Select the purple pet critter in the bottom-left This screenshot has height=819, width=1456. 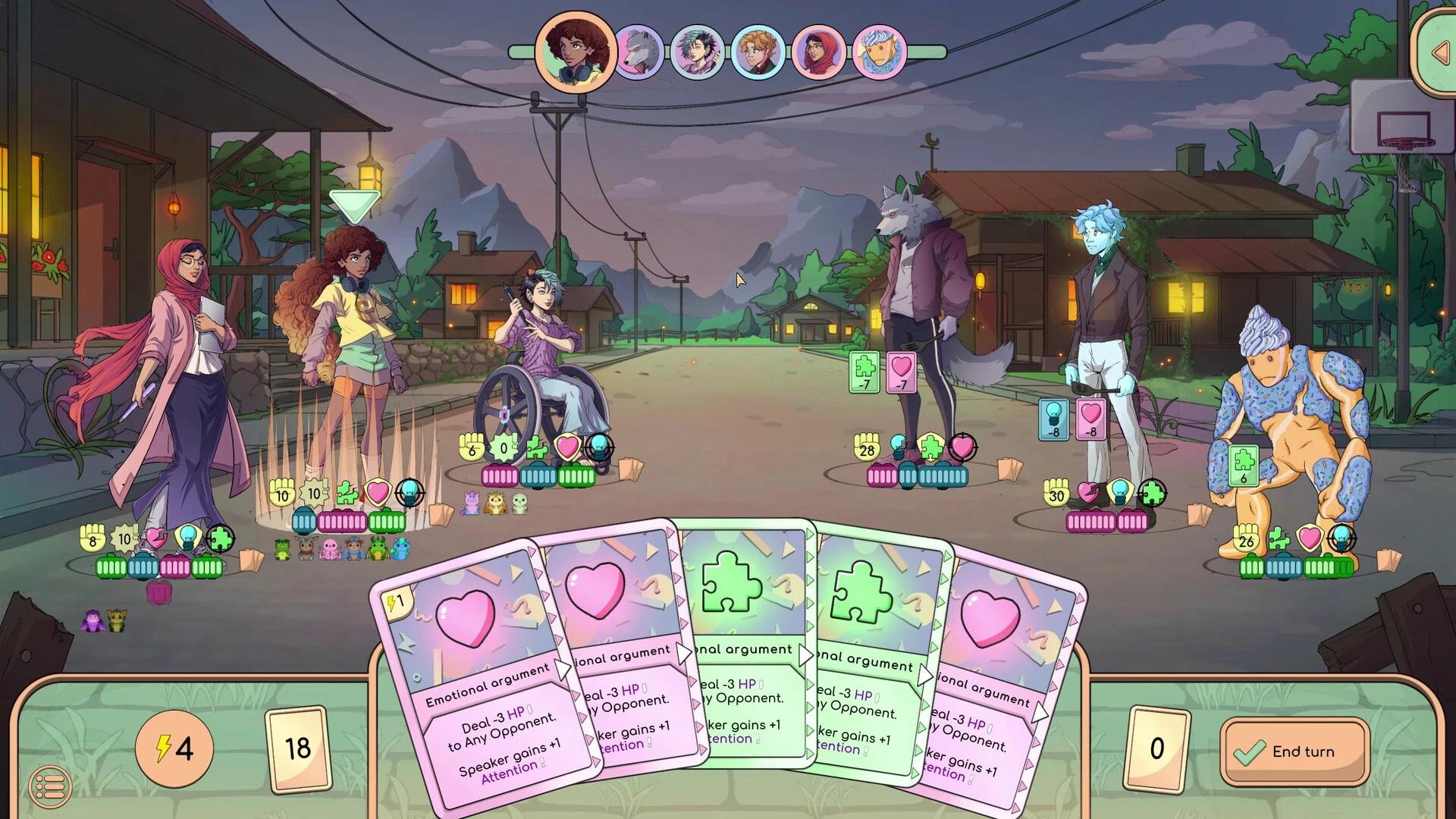(93, 620)
